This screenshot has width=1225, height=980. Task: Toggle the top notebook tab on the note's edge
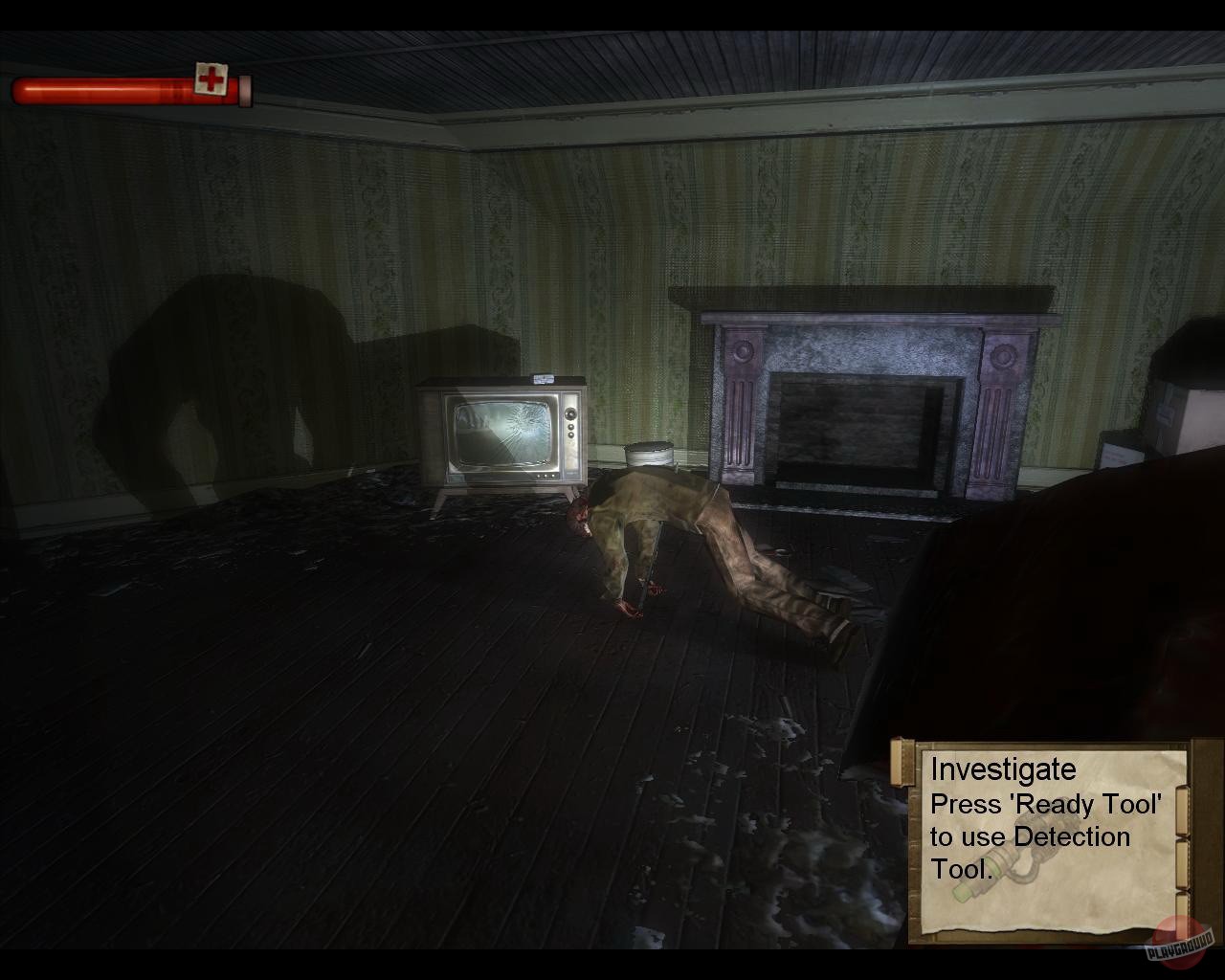1184,811
